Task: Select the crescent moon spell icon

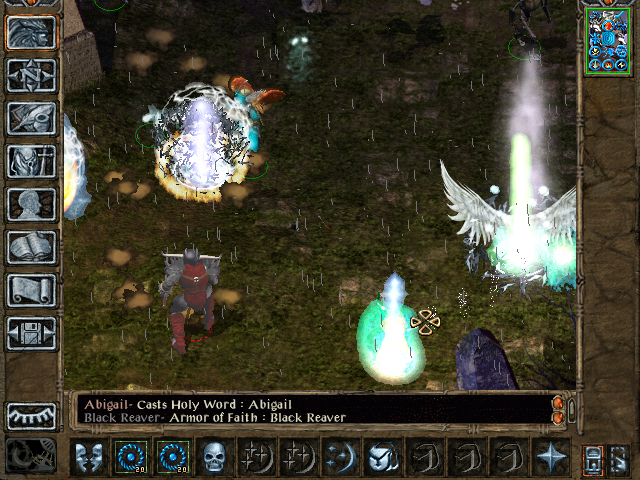Action: pos(338,457)
